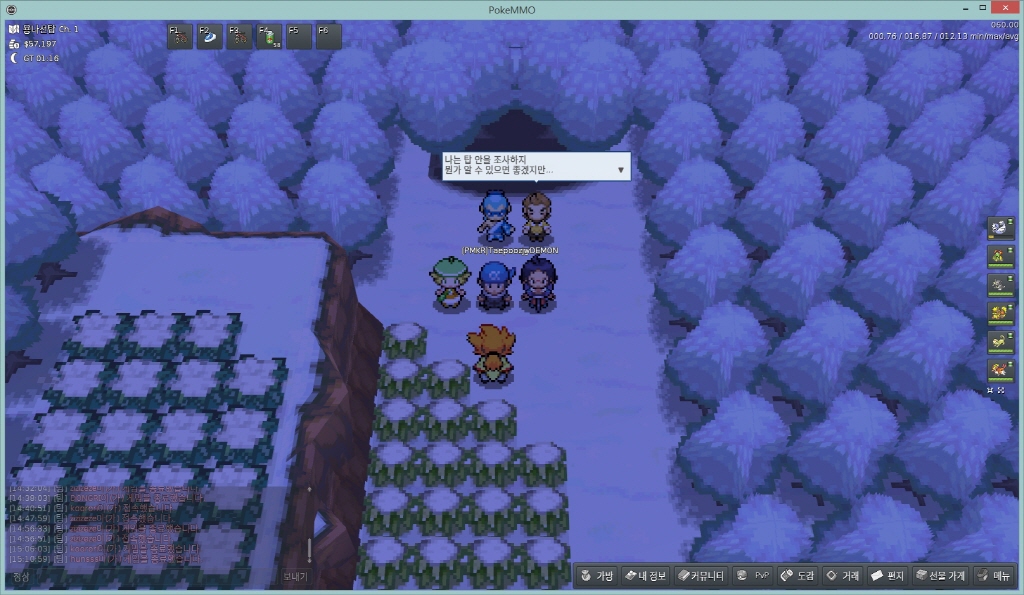
Task: Open the 메뉴 main menu
Action: point(994,576)
